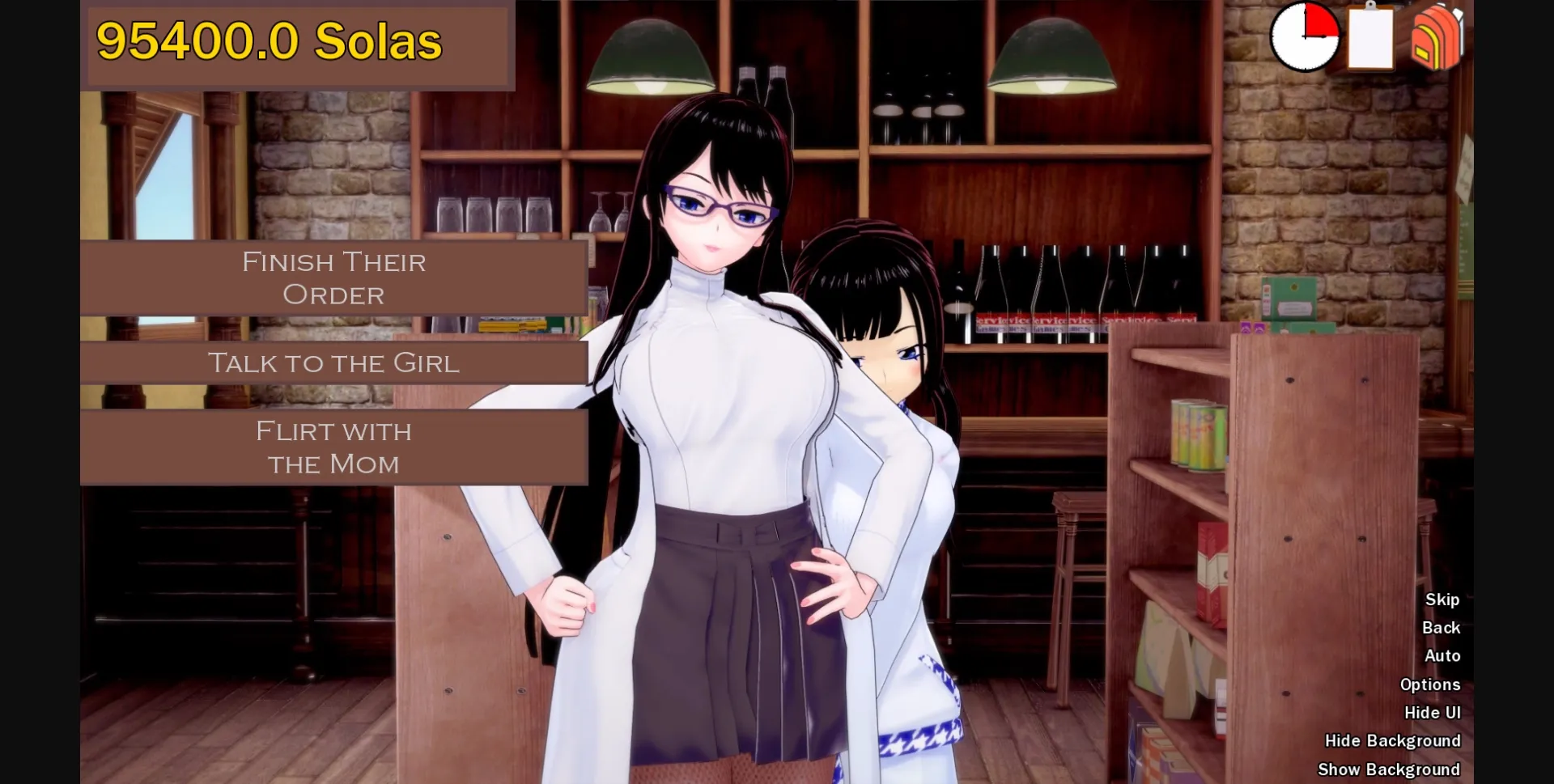Hide the Background scene
This screenshot has width=1554, height=784.
point(1392,740)
